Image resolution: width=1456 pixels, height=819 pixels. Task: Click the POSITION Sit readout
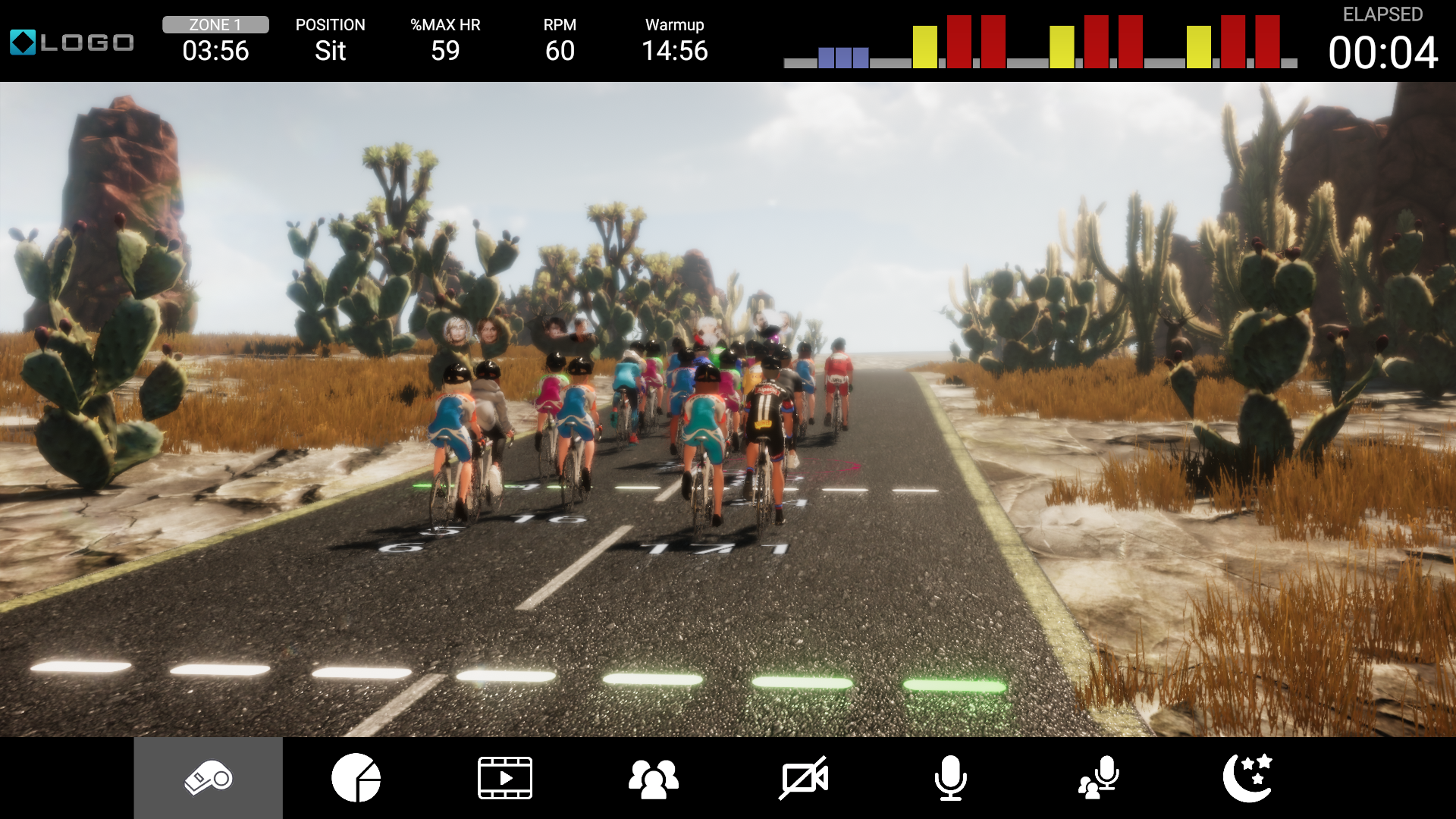(331, 52)
